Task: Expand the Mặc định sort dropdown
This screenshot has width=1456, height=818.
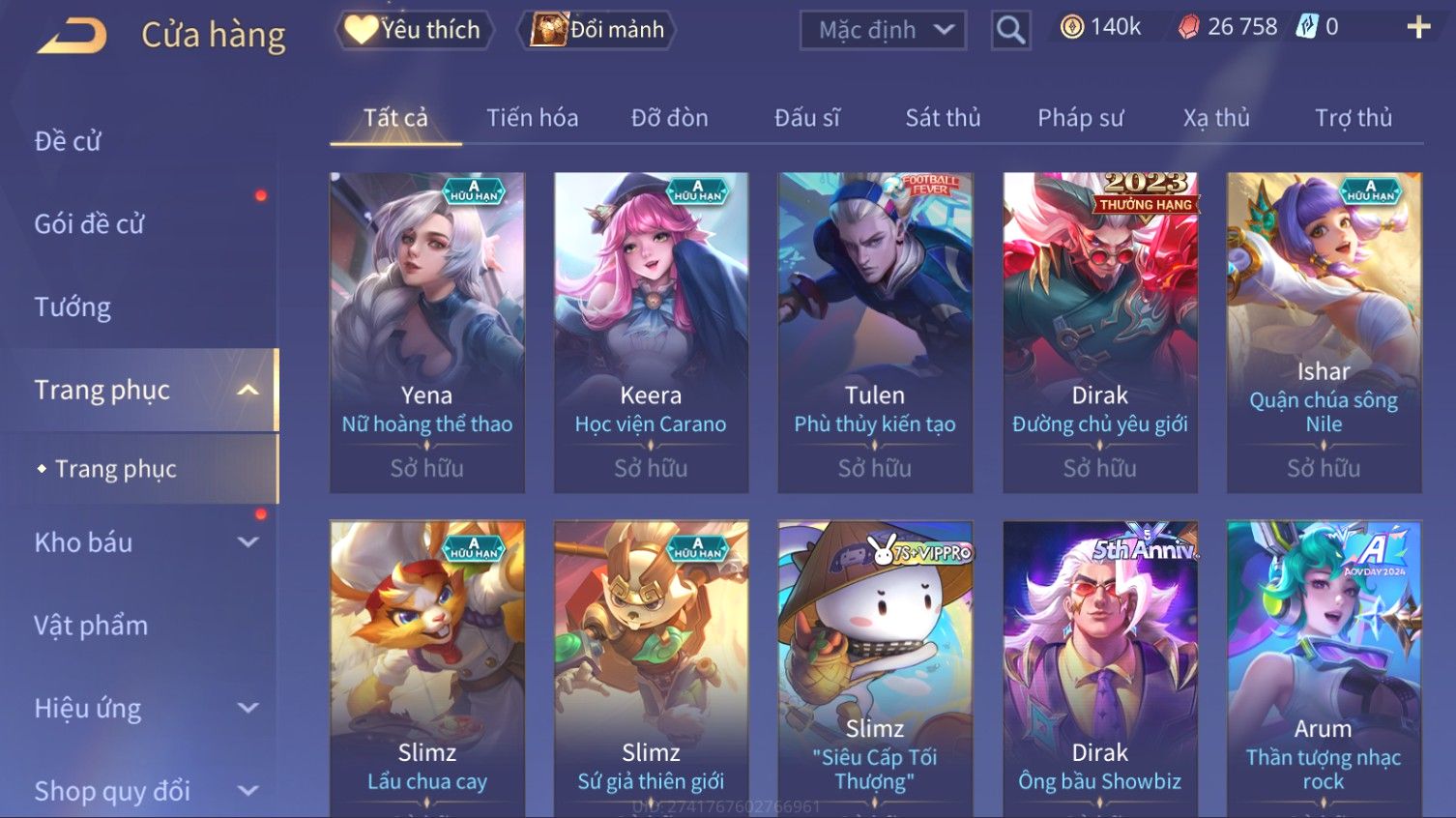Action: (883, 31)
